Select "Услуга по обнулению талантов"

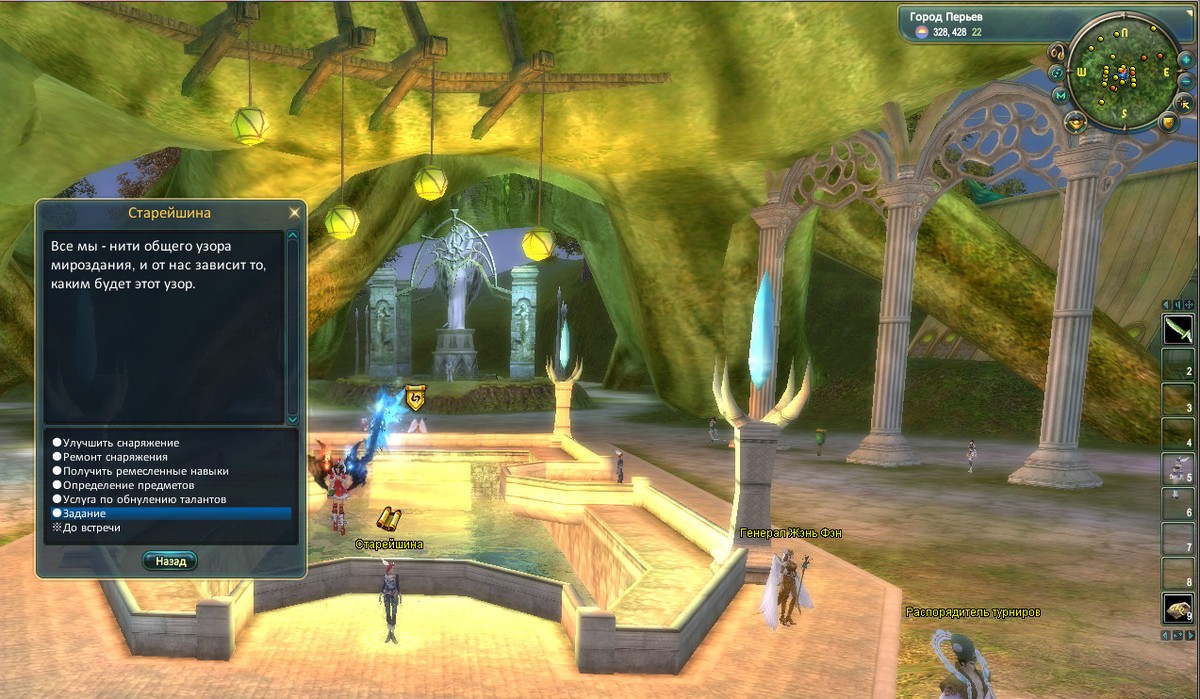145,498
